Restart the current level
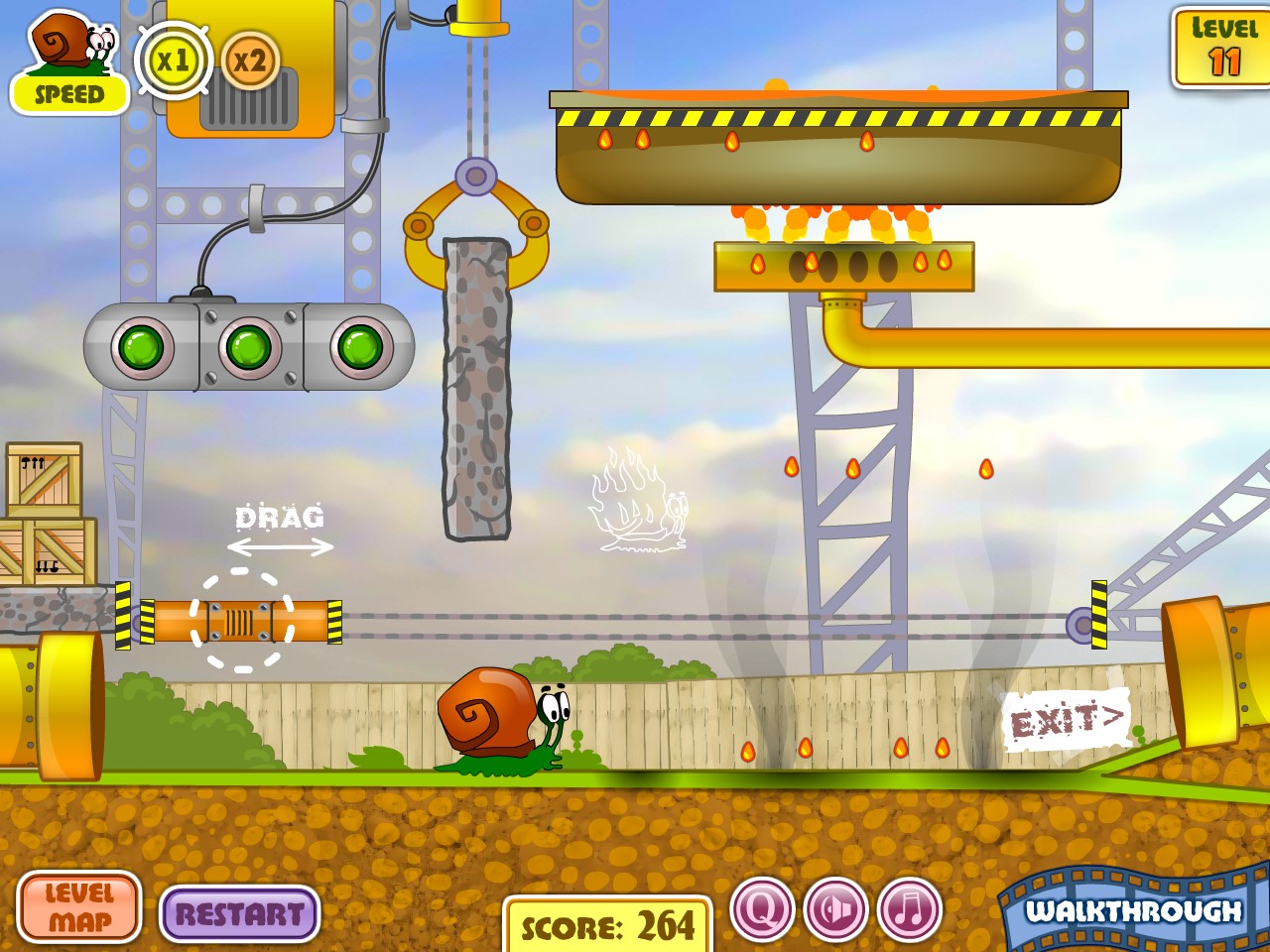Viewport: 1270px width, 952px height. (x=239, y=913)
